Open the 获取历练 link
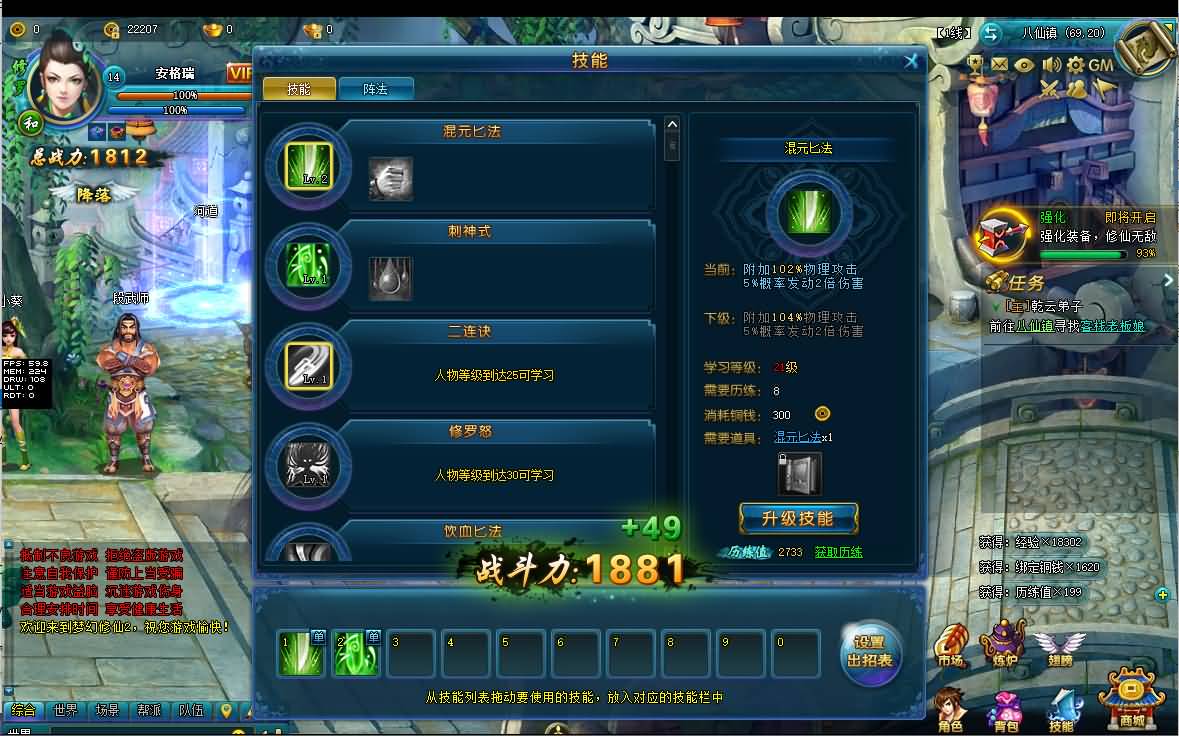This screenshot has width=1179, height=736. [838, 552]
